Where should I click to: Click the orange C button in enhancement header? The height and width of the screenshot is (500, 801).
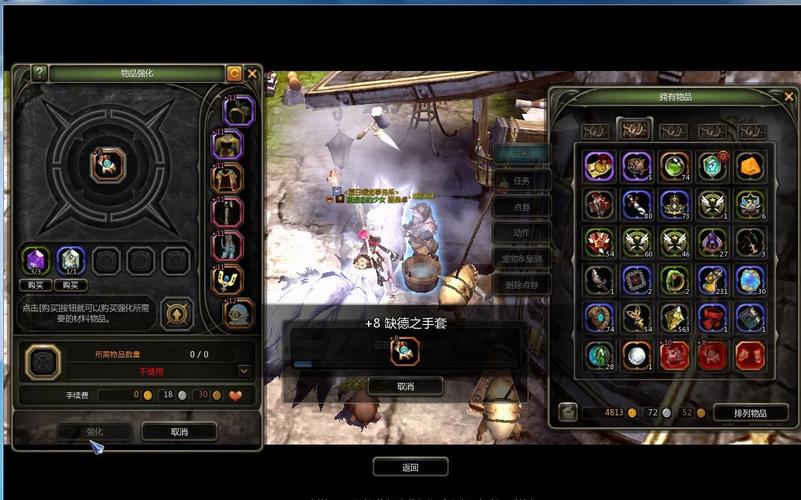(x=234, y=73)
